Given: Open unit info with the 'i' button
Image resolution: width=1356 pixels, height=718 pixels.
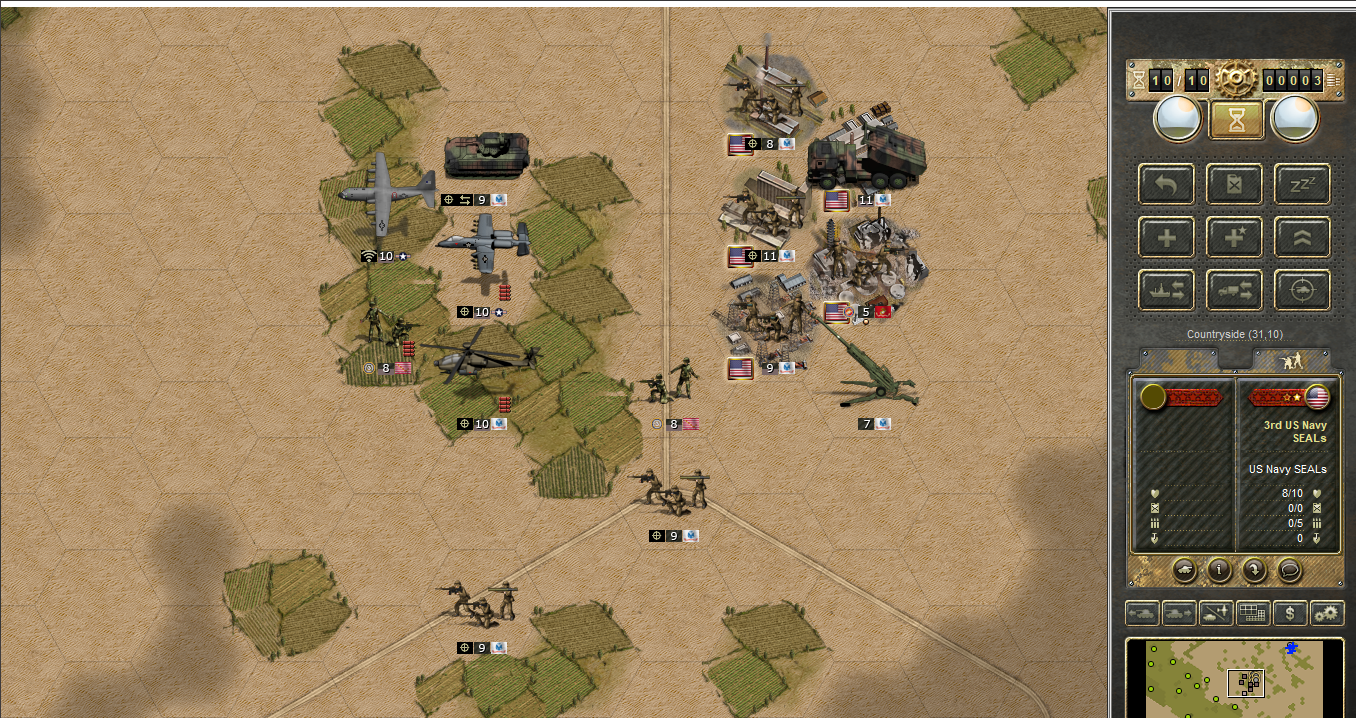Looking at the screenshot, I should (1219, 570).
